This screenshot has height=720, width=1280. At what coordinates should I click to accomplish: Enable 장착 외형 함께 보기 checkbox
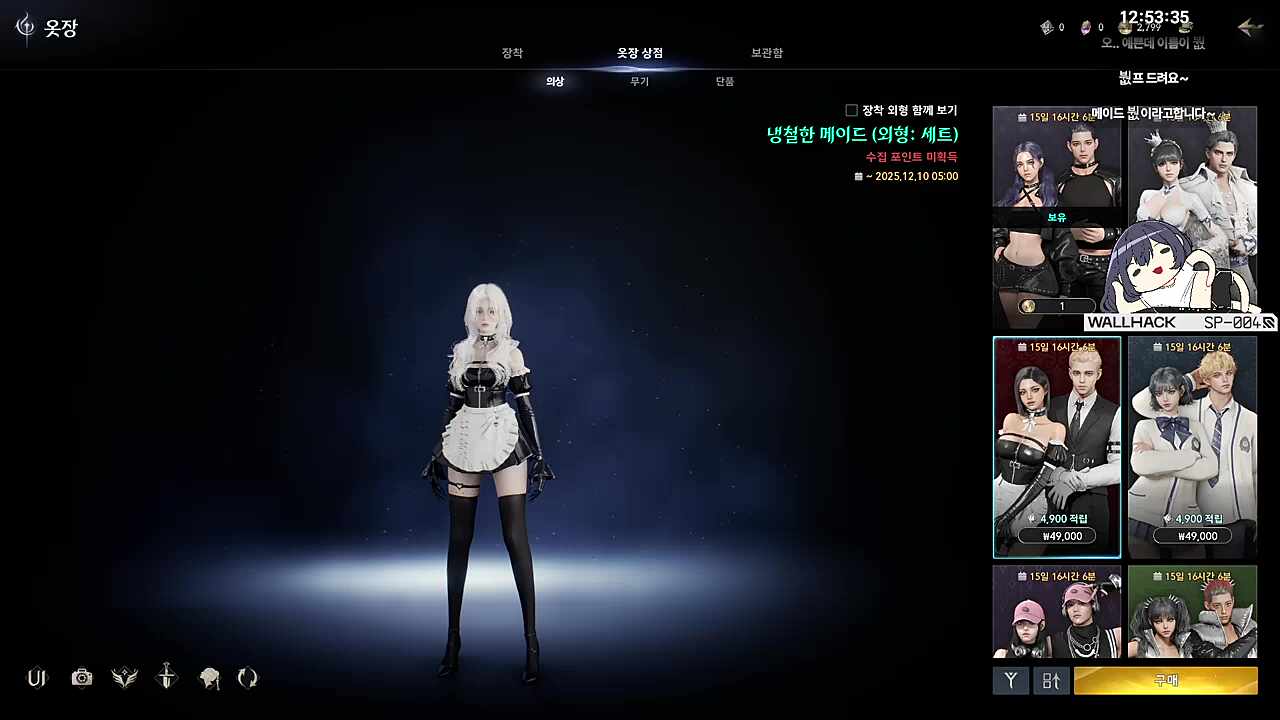[x=851, y=109]
